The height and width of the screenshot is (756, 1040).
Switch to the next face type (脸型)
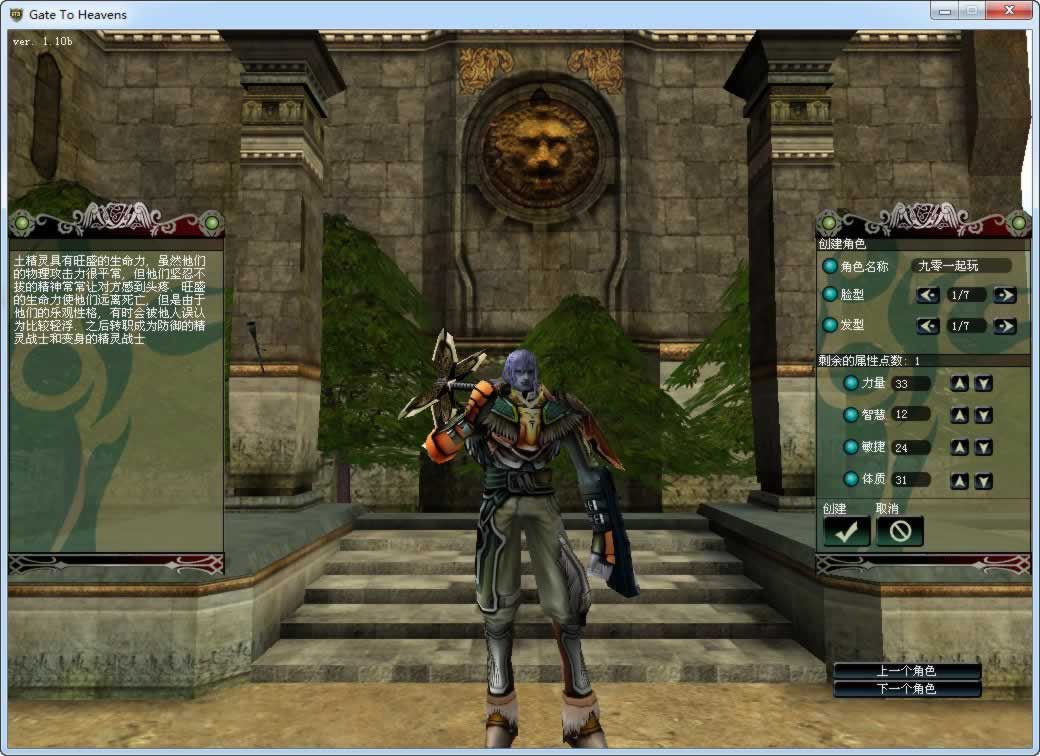pos(1005,295)
